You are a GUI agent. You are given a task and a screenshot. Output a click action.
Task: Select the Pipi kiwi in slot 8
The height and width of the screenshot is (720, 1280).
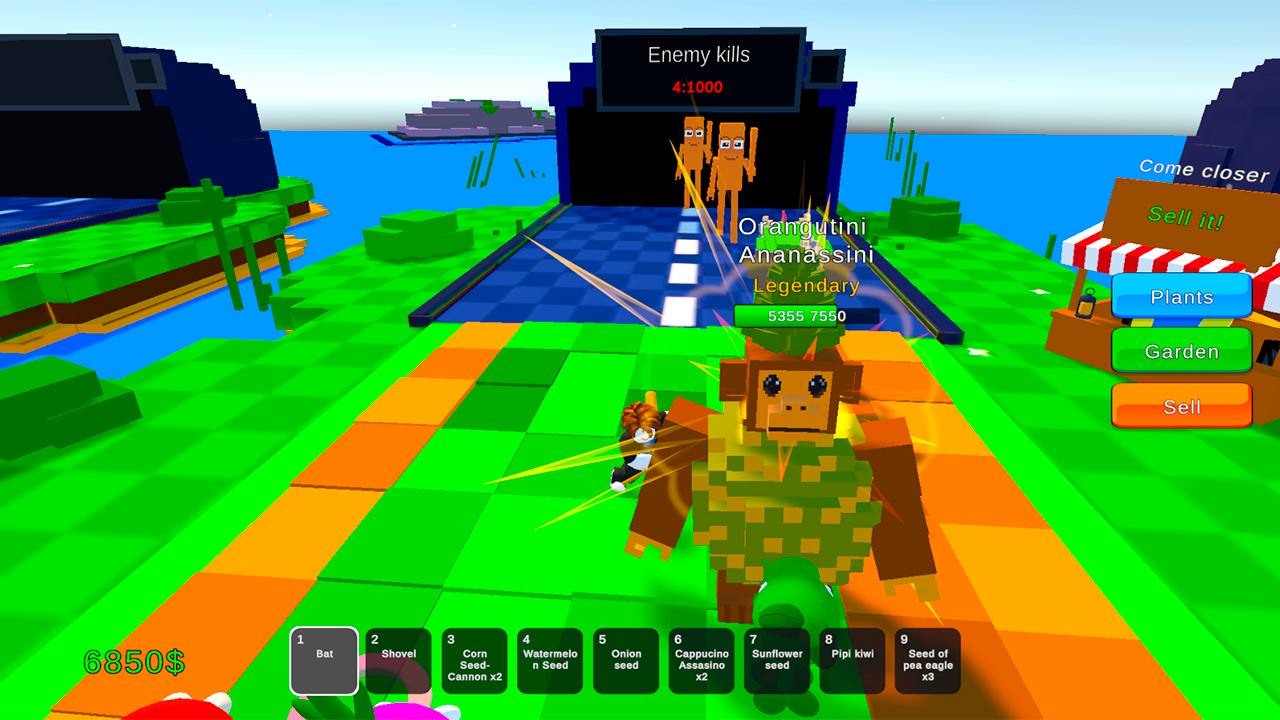coord(852,660)
